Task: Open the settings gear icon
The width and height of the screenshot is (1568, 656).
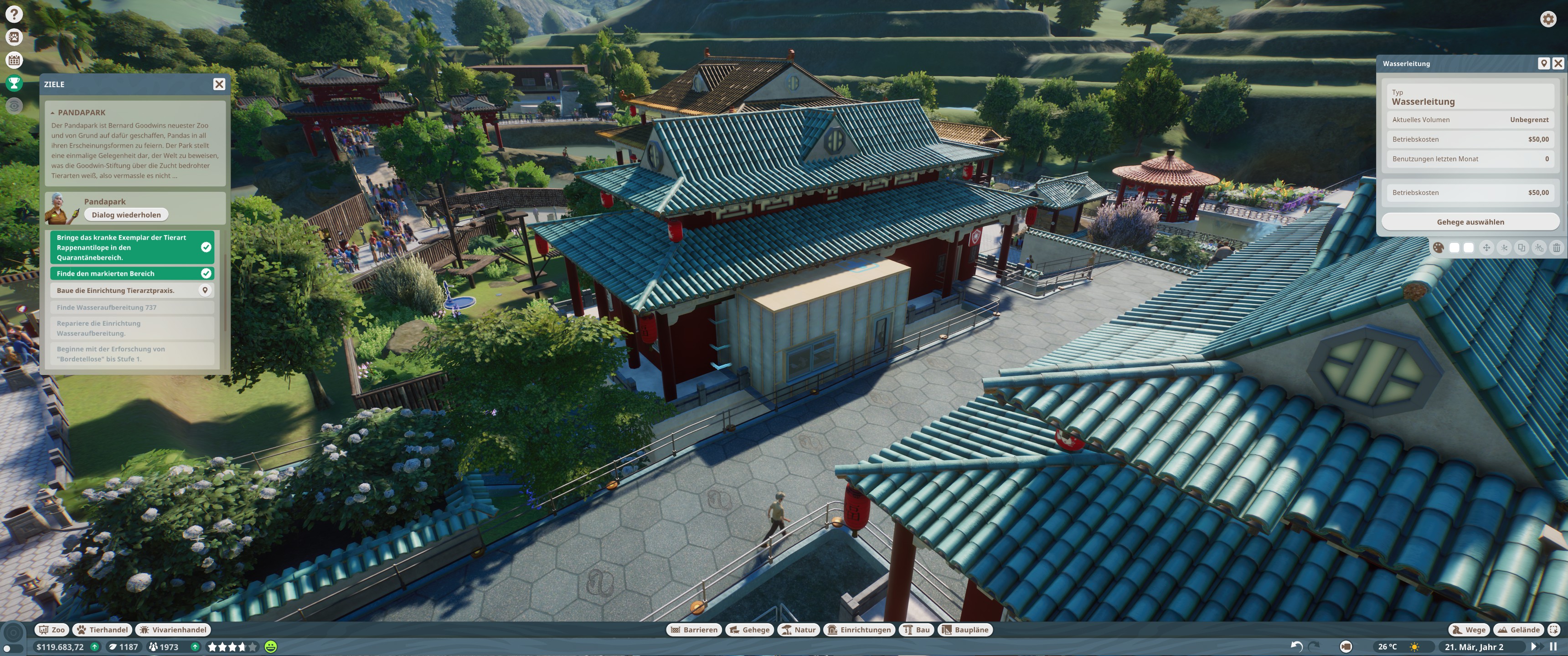Action: (x=1548, y=19)
